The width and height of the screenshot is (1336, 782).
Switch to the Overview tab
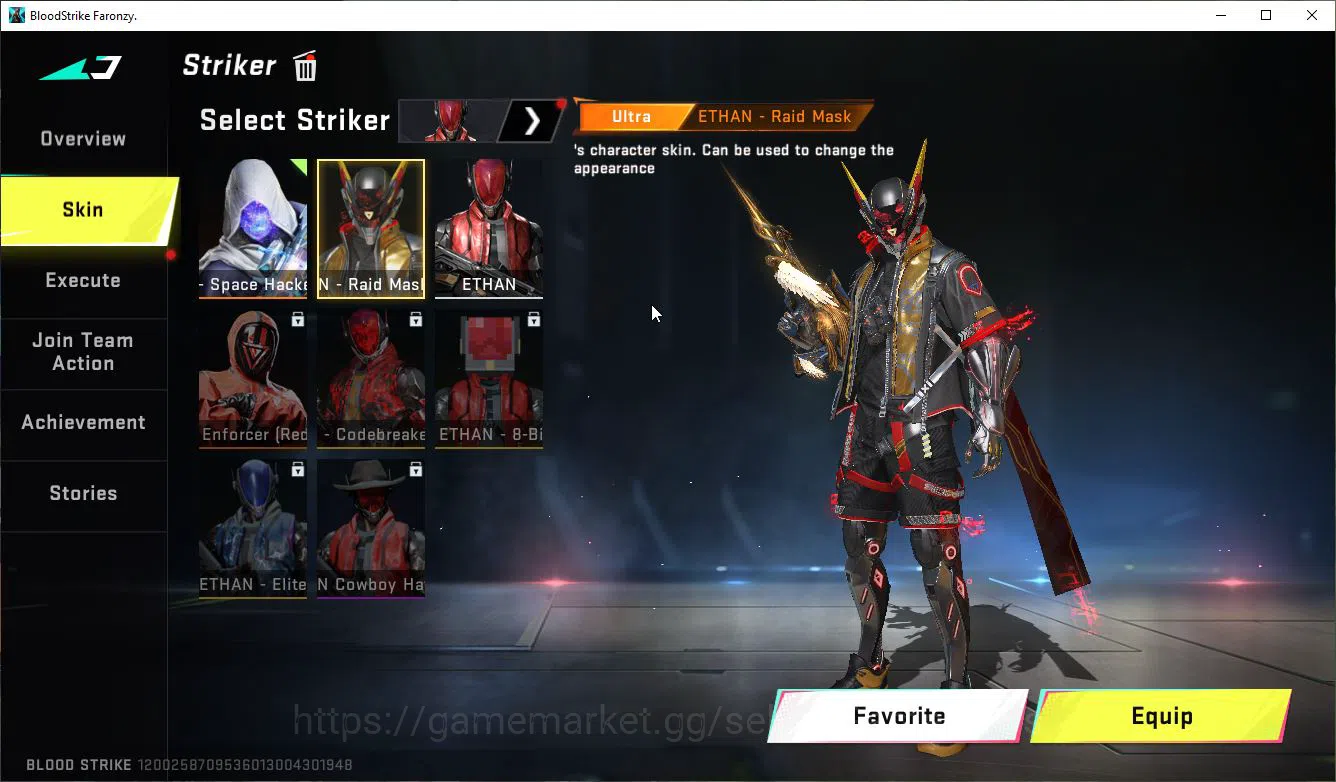pos(83,138)
